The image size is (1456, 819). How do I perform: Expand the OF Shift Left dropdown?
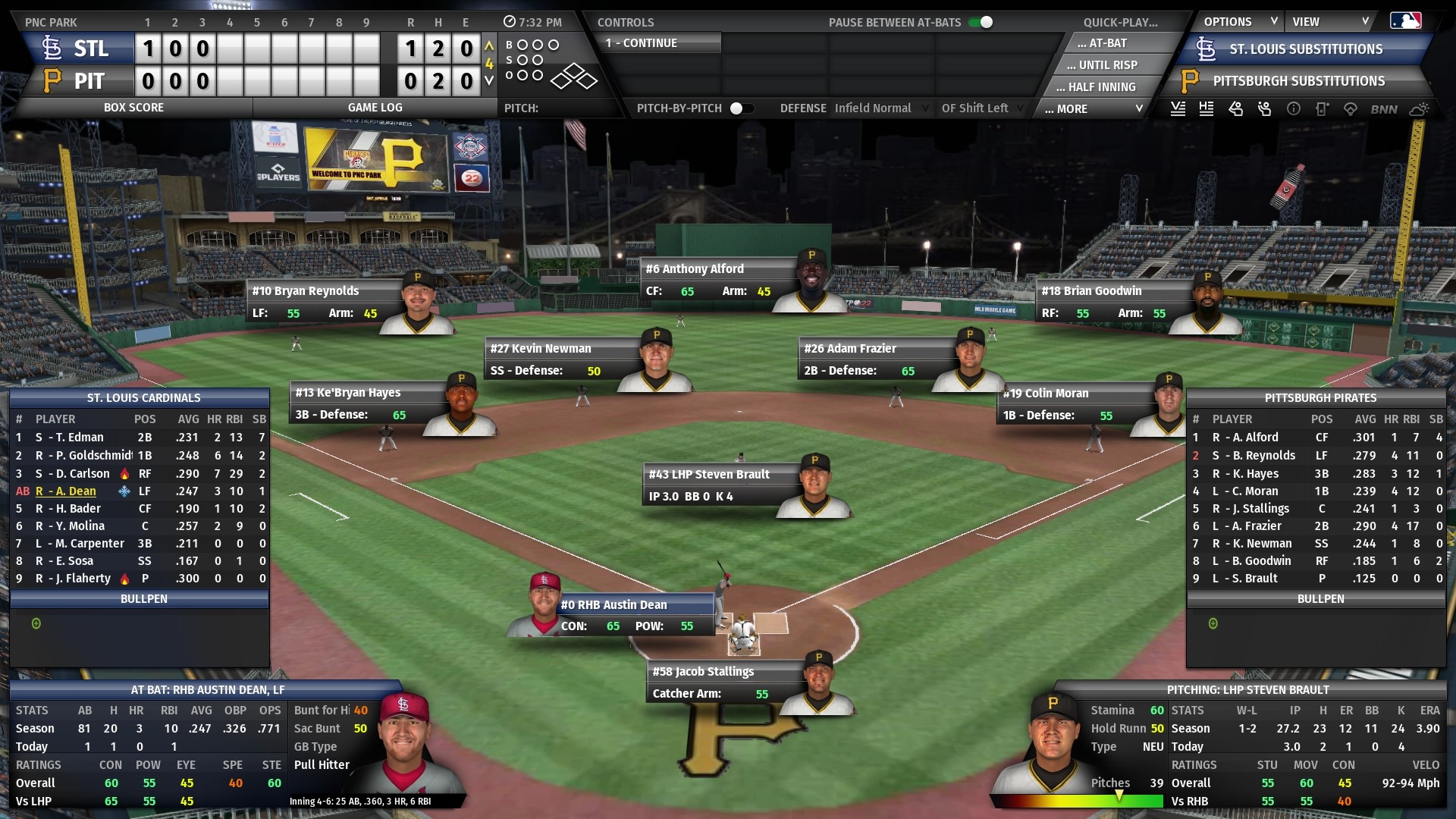pyautogui.click(x=981, y=108)
